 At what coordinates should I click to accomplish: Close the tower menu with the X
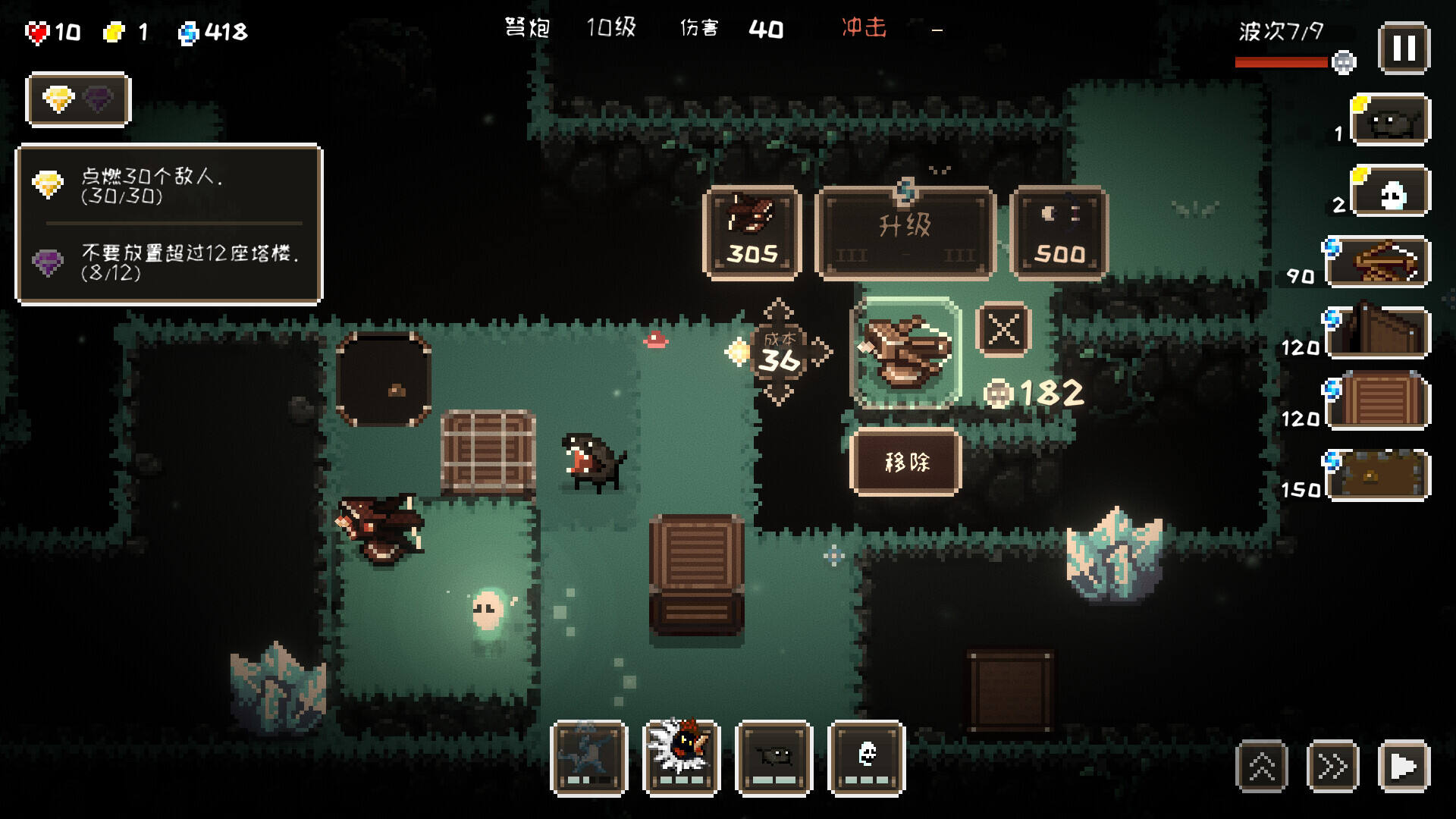[x=1003, y=330]
